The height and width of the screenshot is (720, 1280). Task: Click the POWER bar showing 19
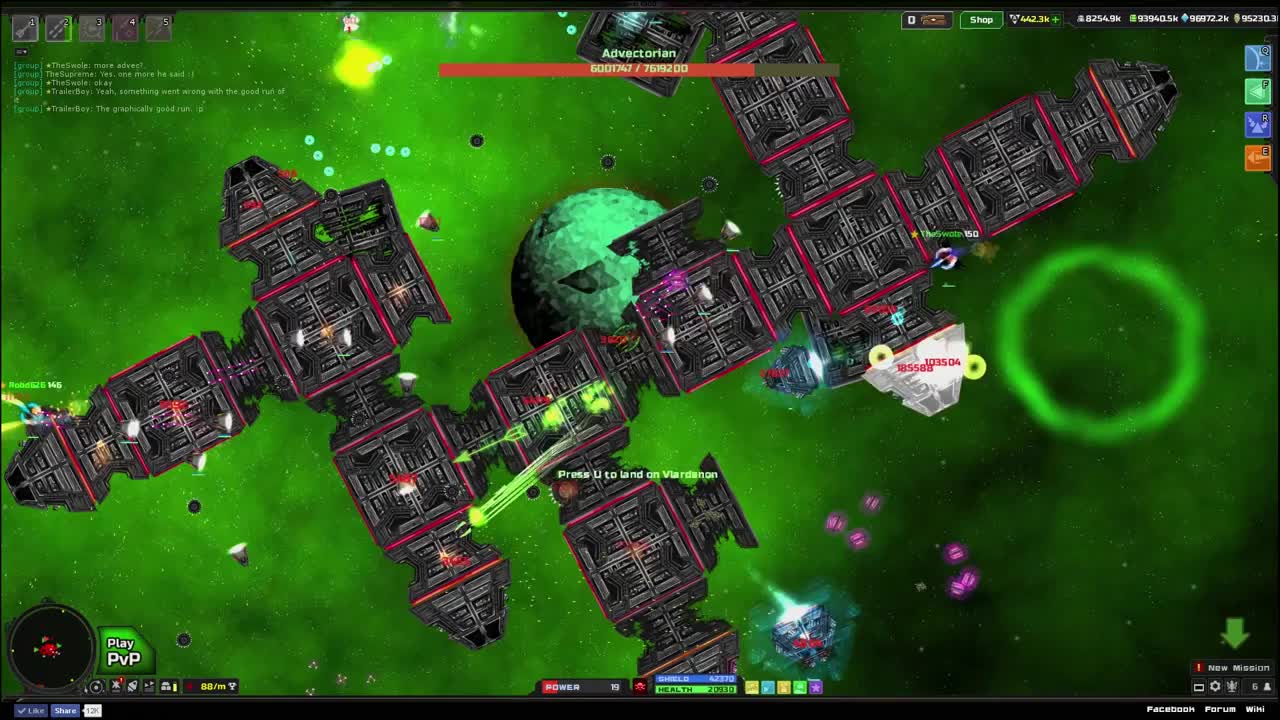coord(582,687)
